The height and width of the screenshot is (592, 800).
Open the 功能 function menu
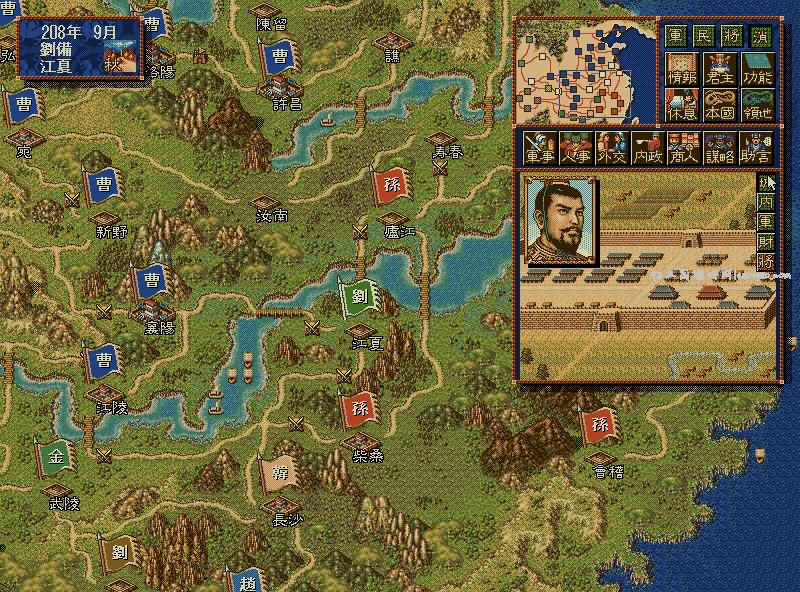756,69
